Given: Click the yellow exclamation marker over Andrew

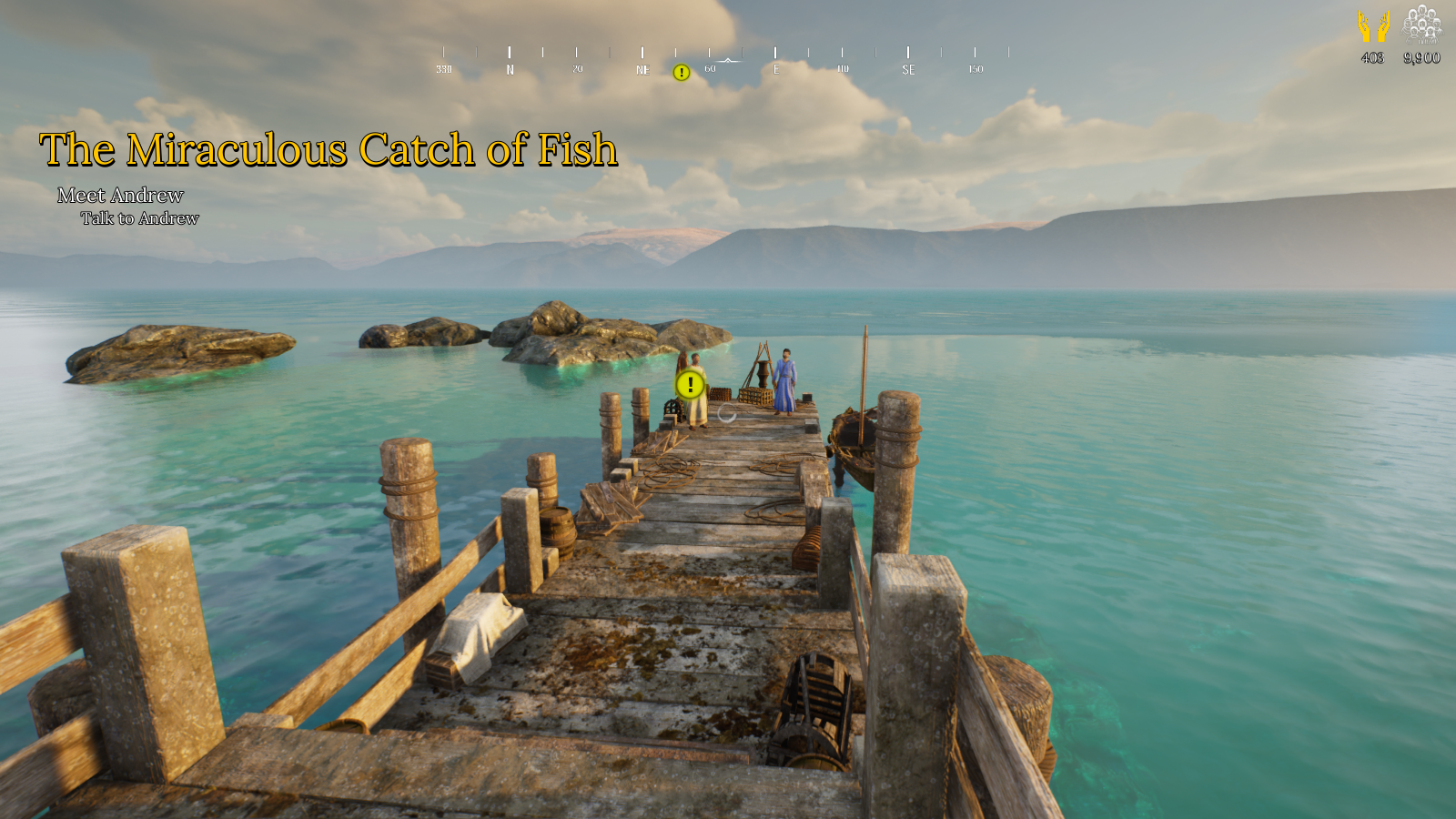Looking at the screenshot, I should tap(691, 385).
